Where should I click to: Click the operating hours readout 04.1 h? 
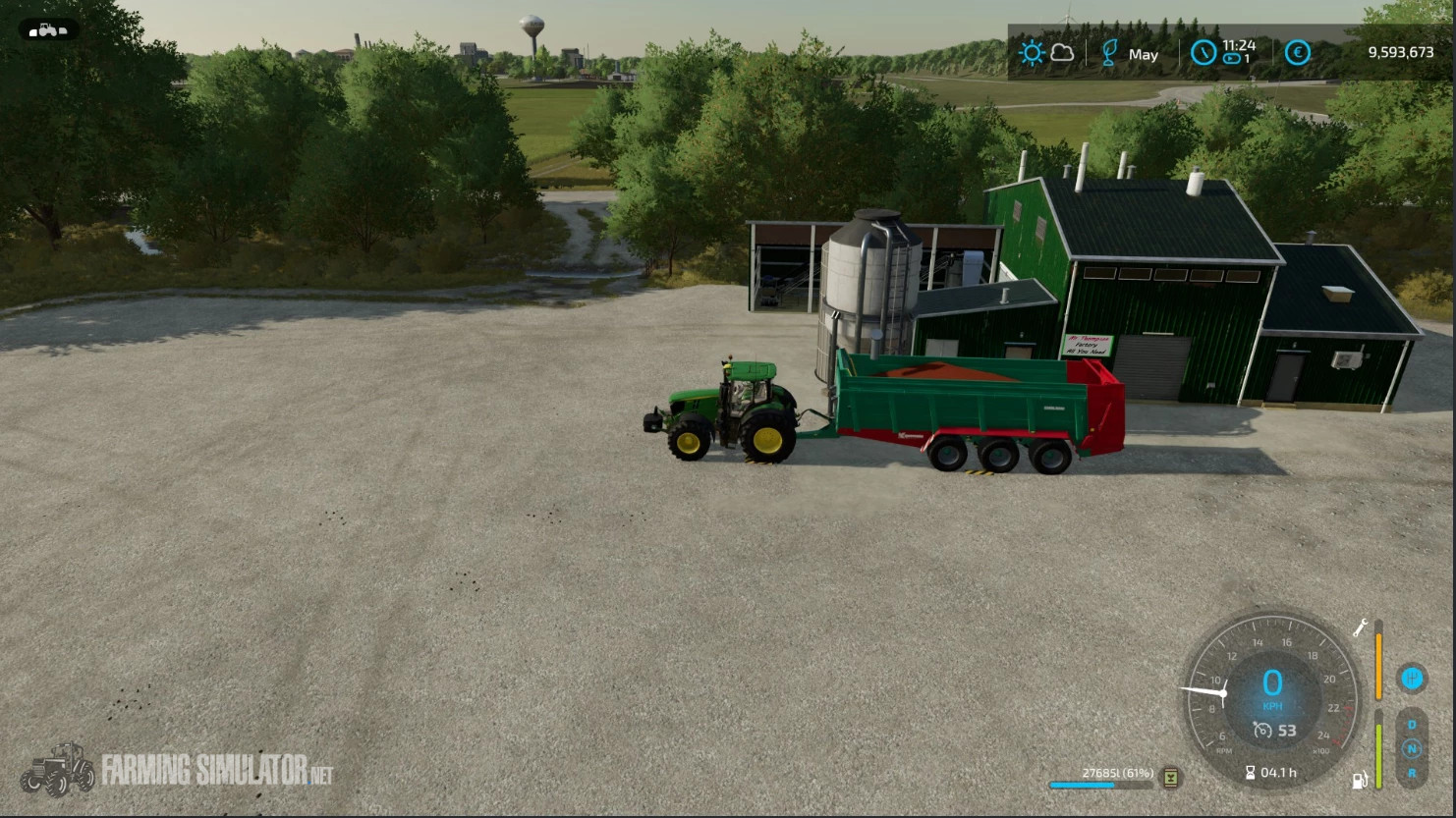pyautogui.click(x=1274, y=772)
